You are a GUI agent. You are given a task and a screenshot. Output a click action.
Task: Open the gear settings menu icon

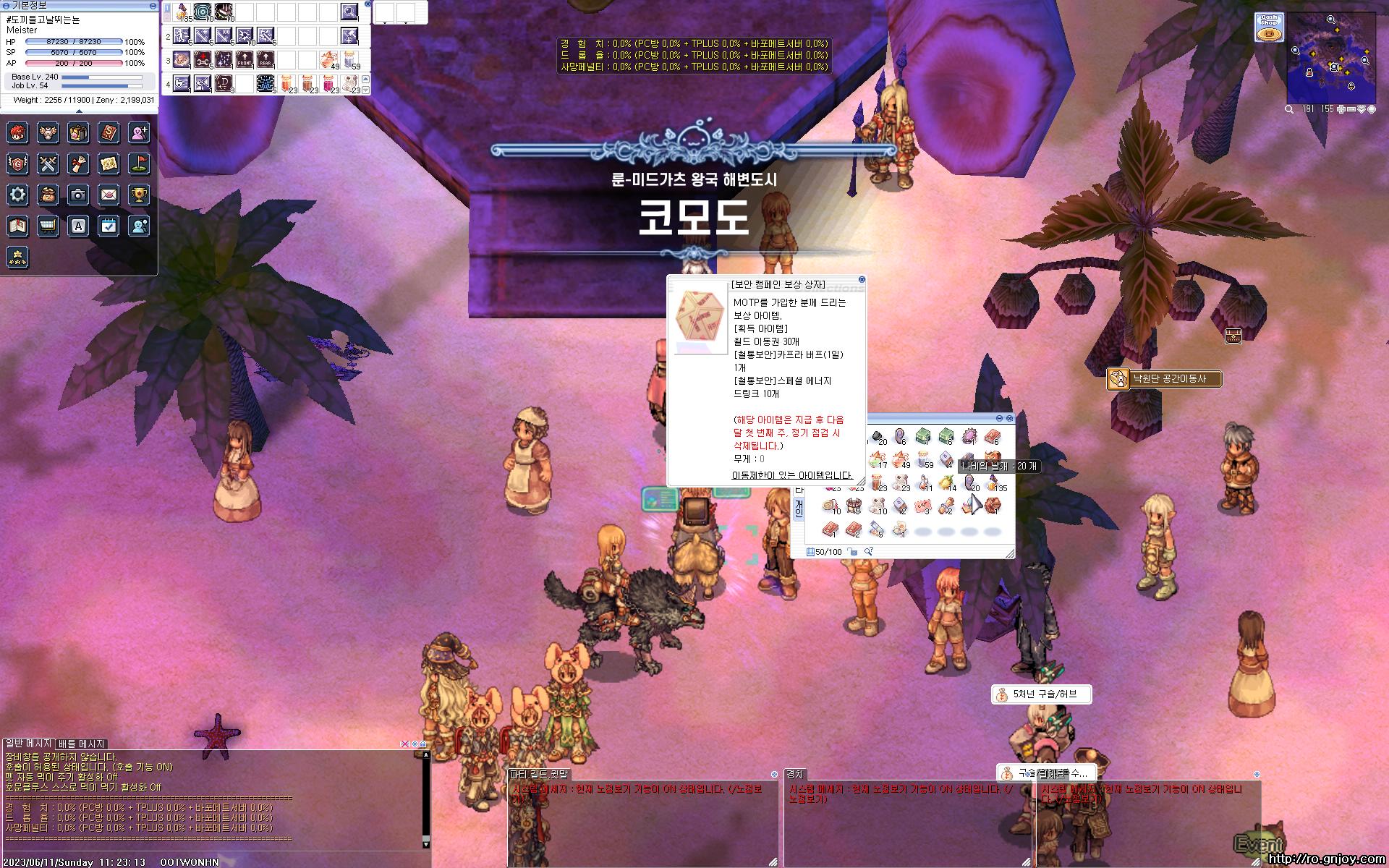click(18, 195)
